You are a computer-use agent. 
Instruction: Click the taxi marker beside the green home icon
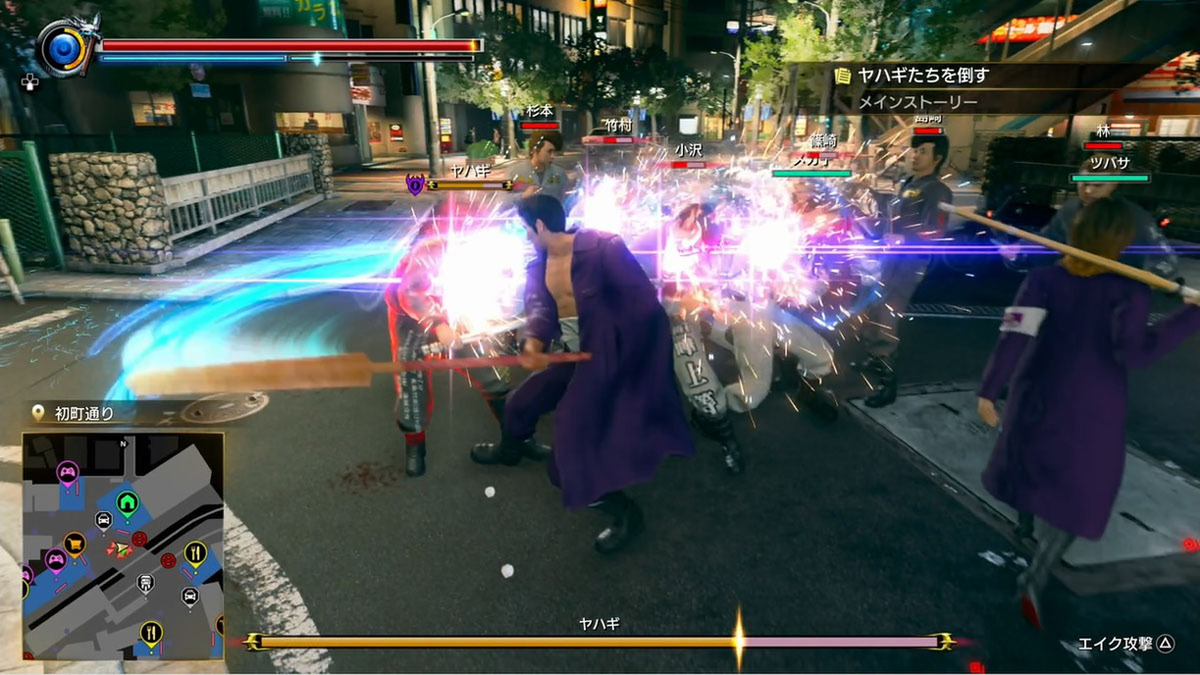[x=103, y=519]
